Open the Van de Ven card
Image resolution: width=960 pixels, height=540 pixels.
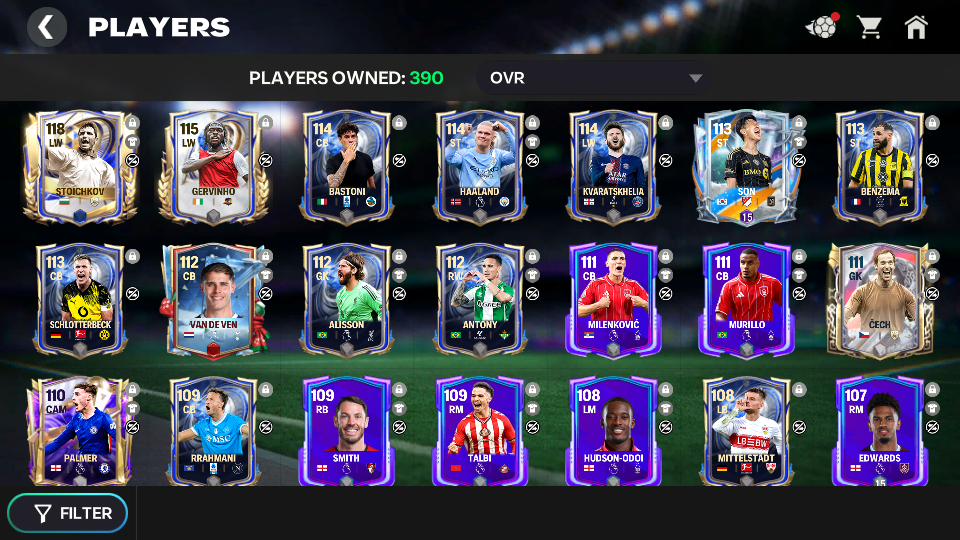pos(212,300)
